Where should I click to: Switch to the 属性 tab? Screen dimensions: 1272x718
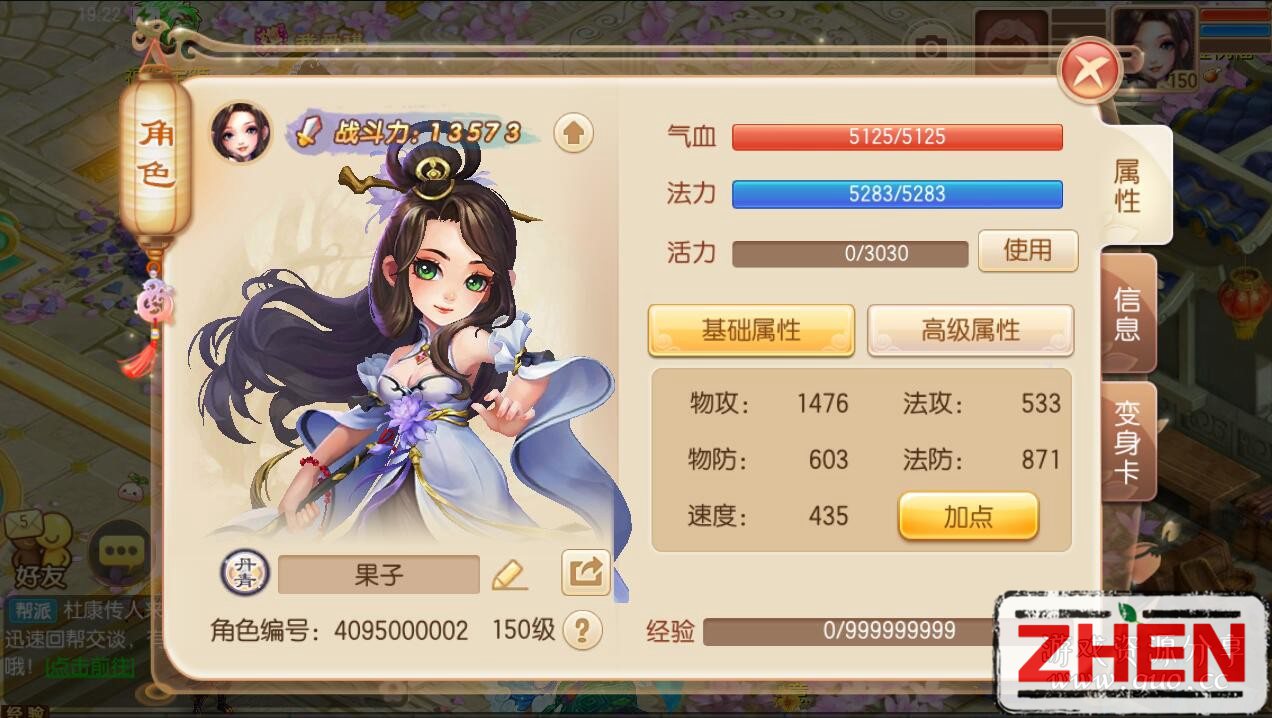pyautogui.click(x=1128, y=186)
